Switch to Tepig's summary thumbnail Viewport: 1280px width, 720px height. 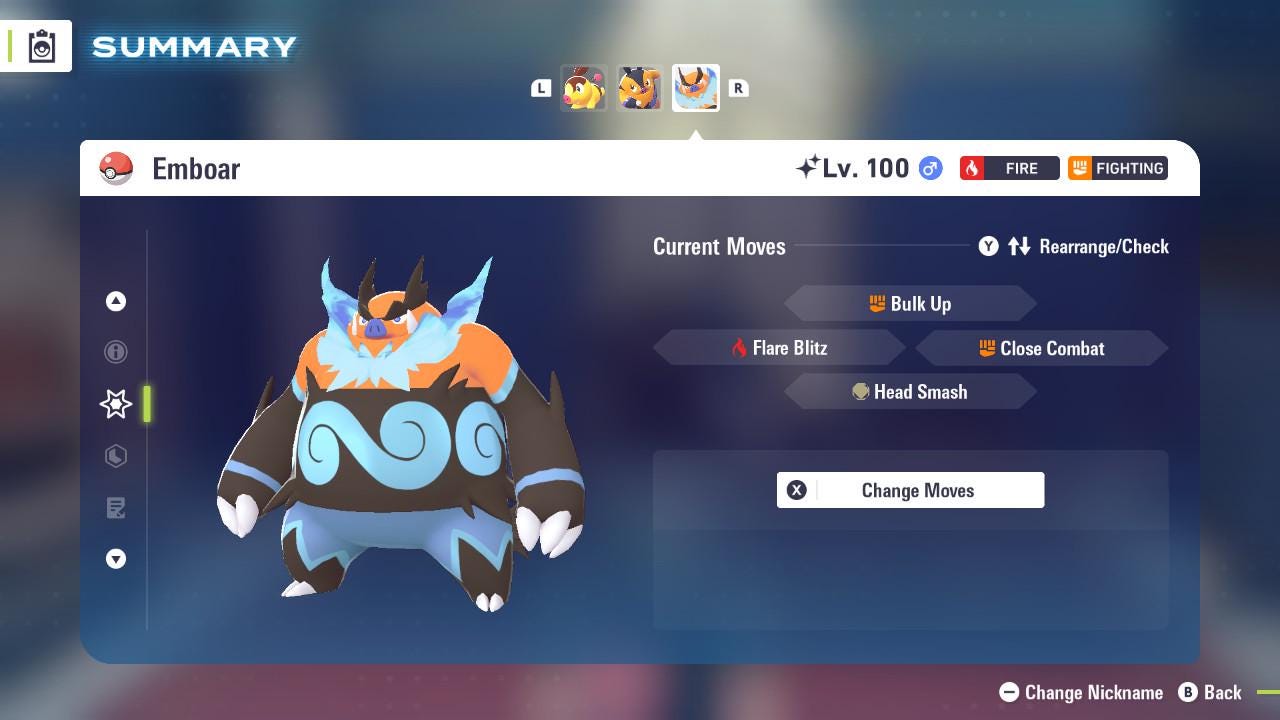(x=584, y=88)
